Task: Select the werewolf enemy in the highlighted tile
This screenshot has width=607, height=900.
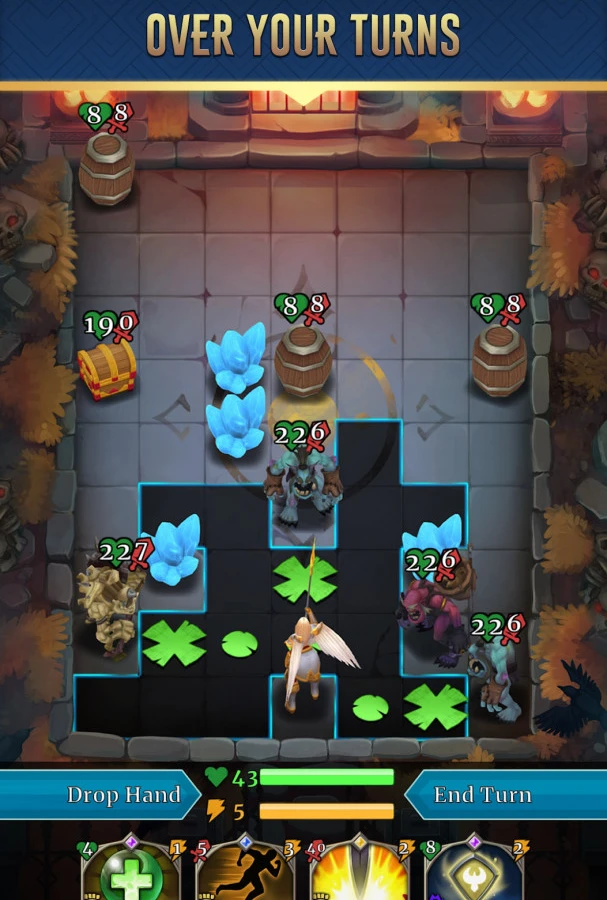Action: 304,485
